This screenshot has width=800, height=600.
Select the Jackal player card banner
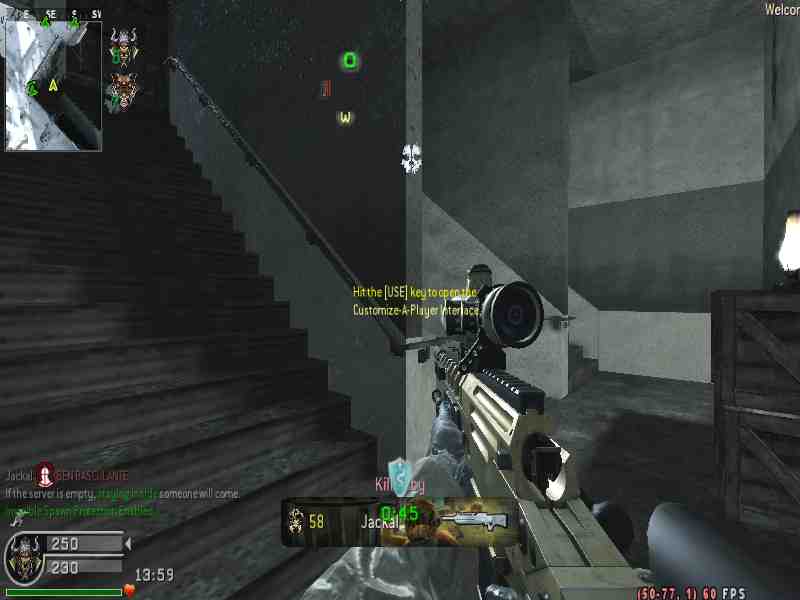[x=400, y=522]
